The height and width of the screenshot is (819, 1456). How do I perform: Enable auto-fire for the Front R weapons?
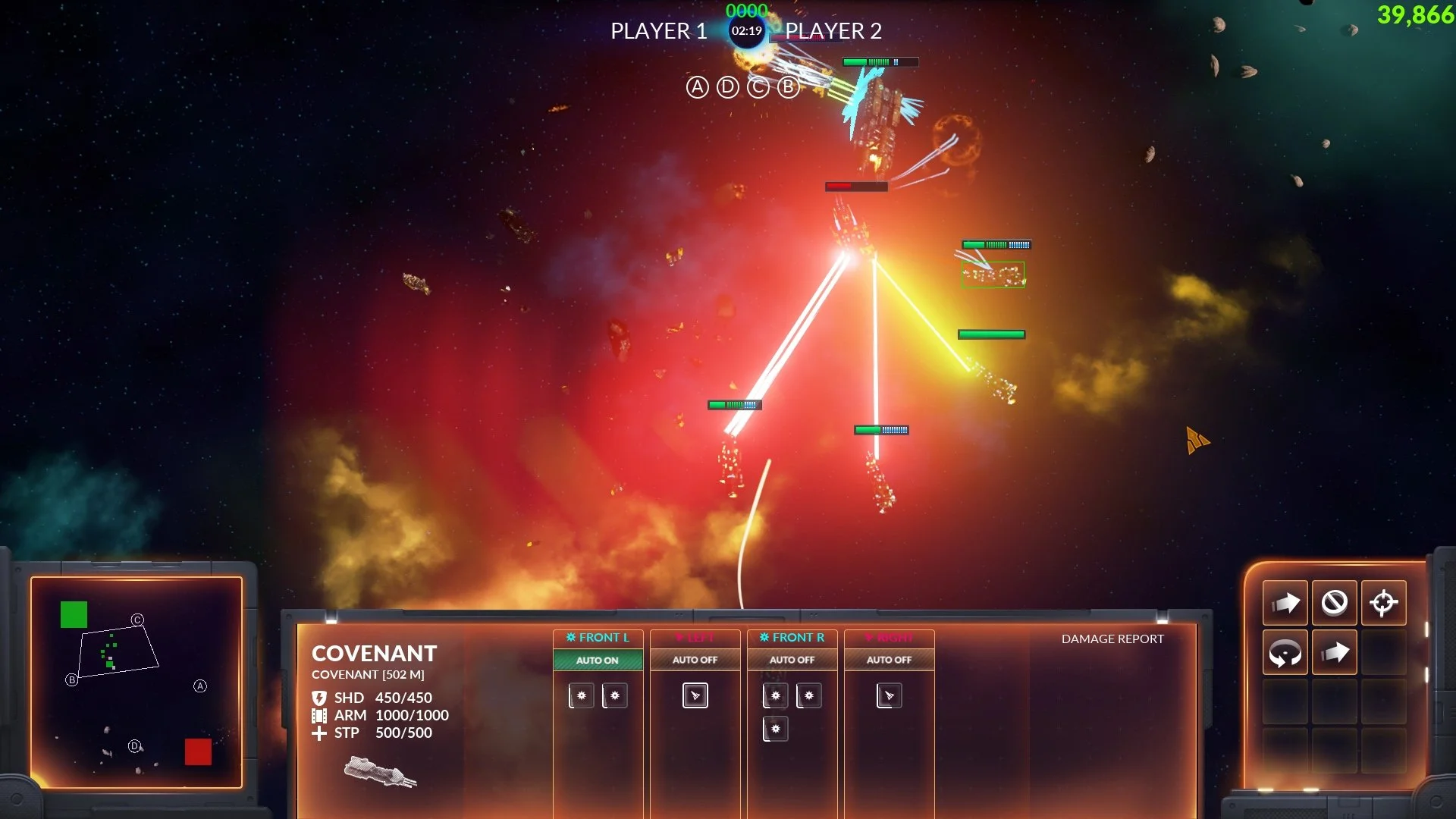coord(792,661)
